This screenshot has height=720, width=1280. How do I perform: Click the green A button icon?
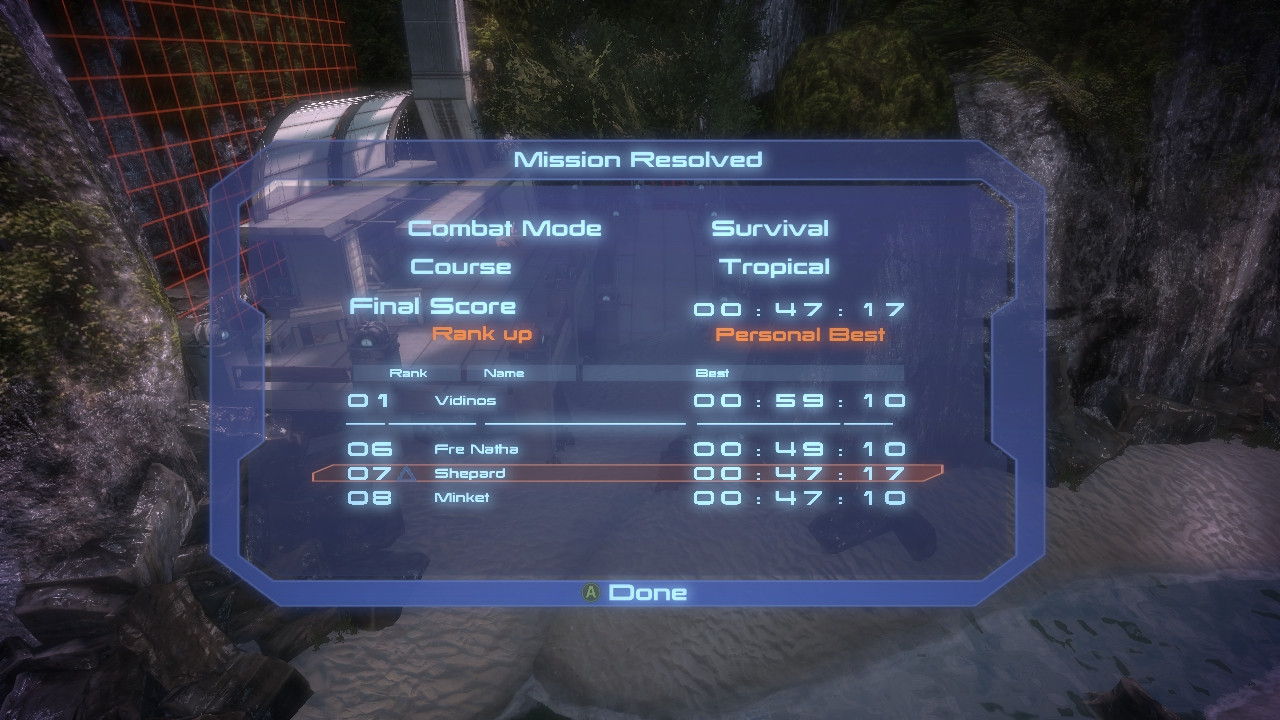pyautogui.click(x=591, y=592)
